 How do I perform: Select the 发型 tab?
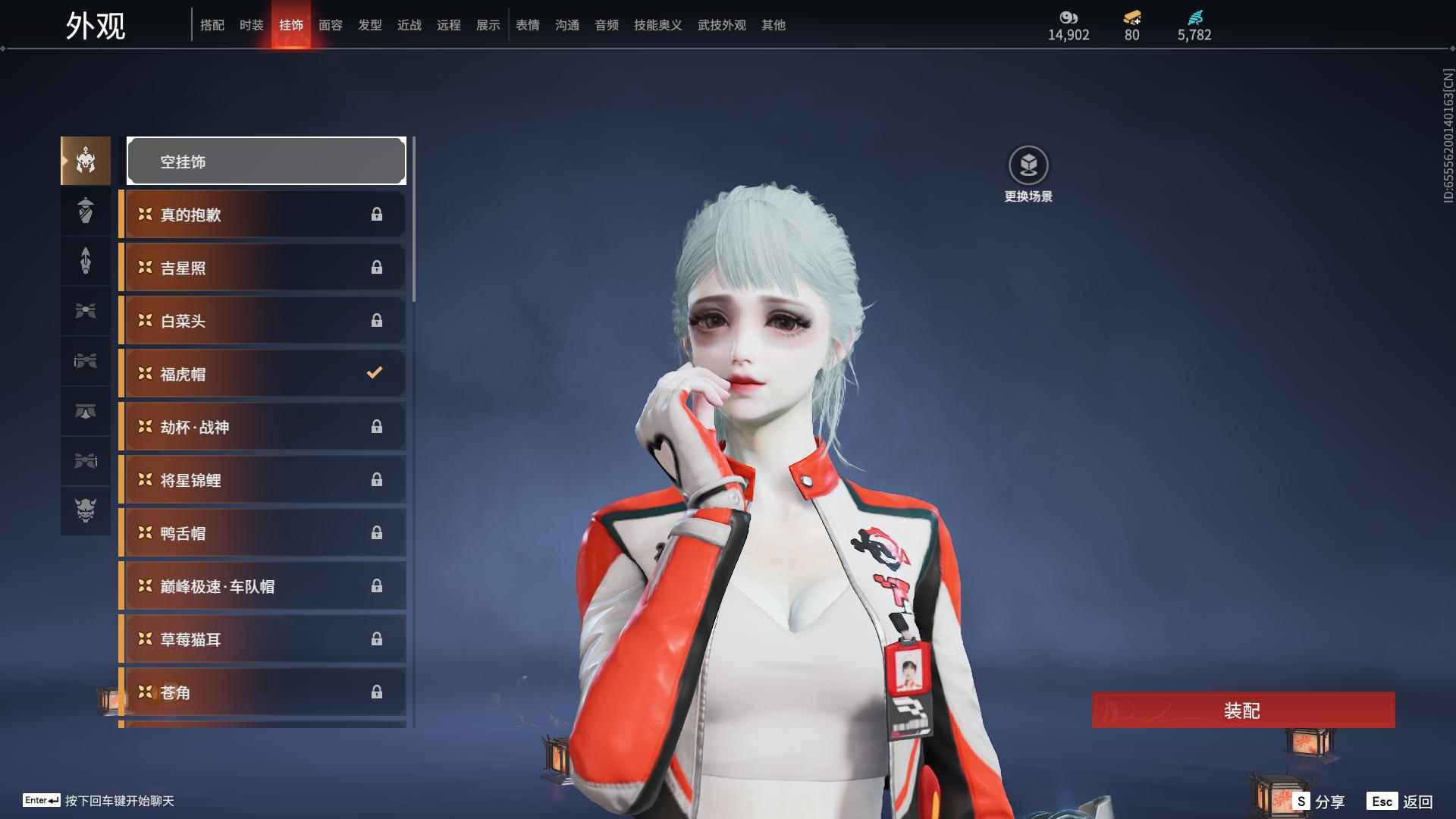coord(369,25)
